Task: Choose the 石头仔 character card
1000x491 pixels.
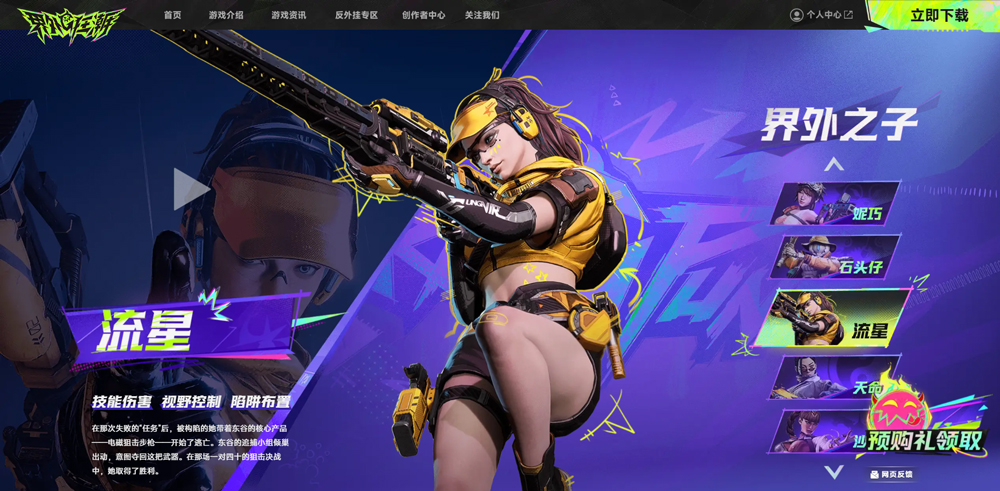Action: click(835, 257)
